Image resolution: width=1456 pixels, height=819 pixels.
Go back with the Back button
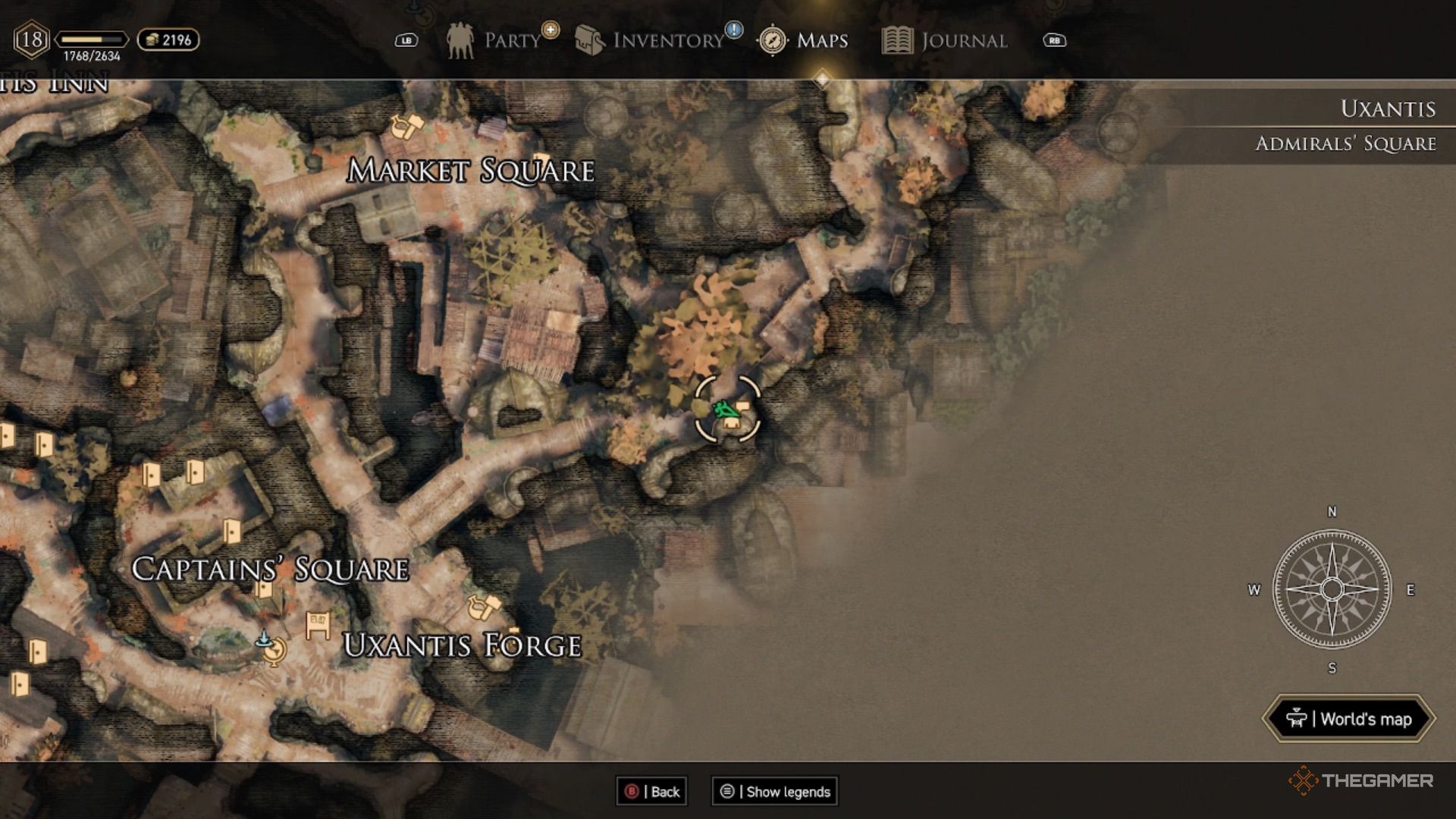[652, 792]
